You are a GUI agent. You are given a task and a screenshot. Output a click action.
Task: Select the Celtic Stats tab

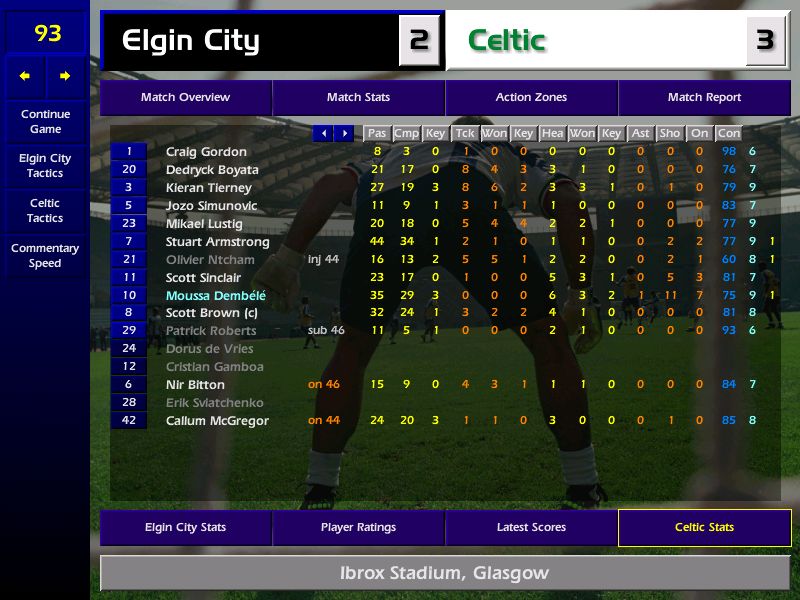tap(704, 528)
